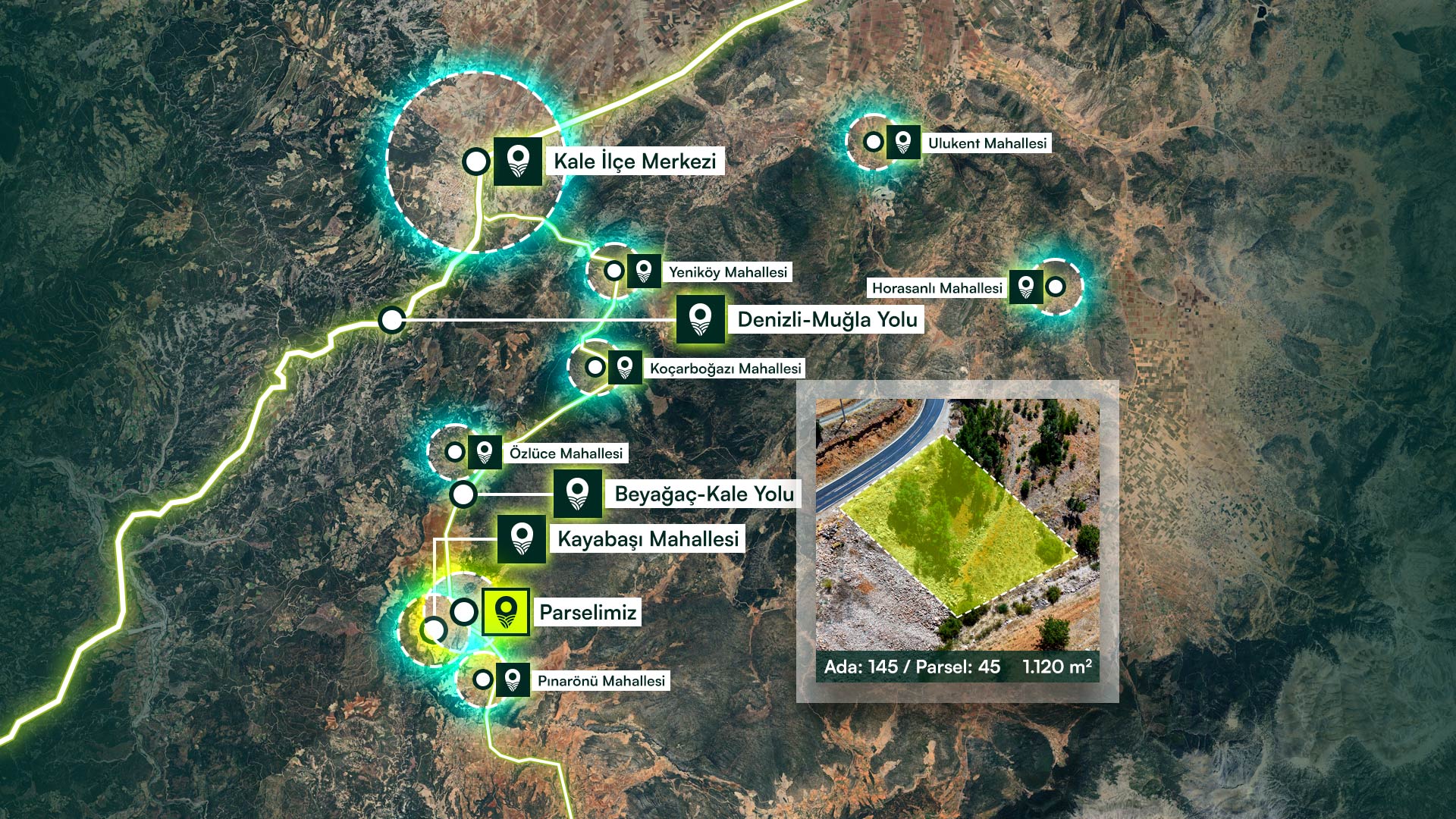Choose the Beyağaç-Kale Yolu road label
1456x819 pixels.
(x=704, y=494)
